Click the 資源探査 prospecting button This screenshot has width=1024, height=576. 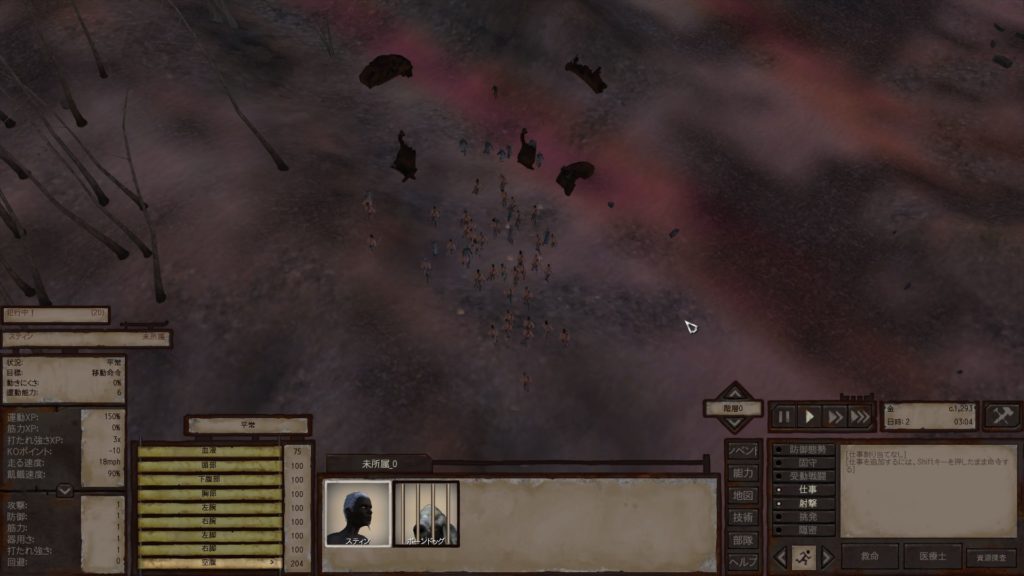pos(991,556)
